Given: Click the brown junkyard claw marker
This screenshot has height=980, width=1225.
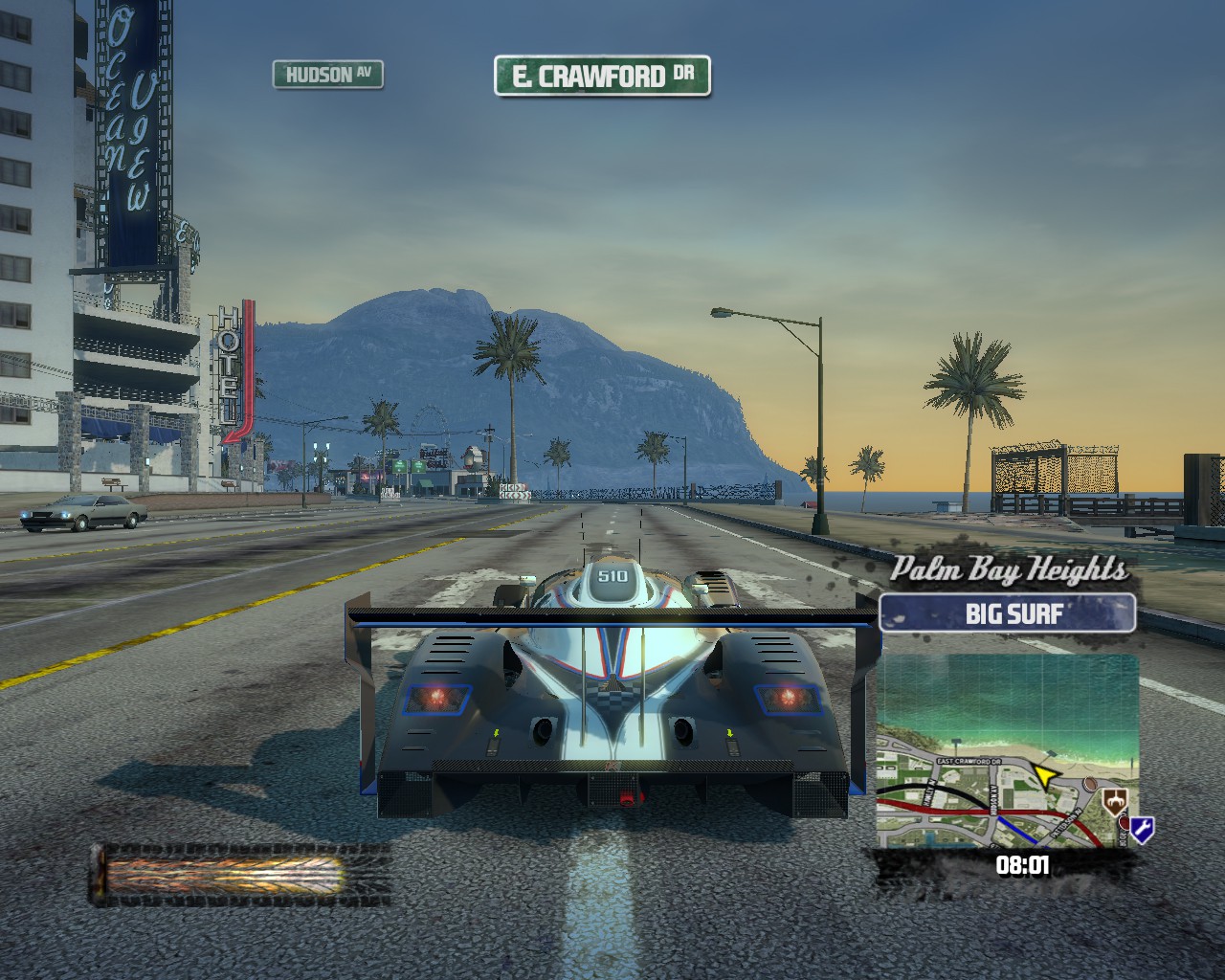Looking at the screenshot, I should click(x=1114, y=800).
